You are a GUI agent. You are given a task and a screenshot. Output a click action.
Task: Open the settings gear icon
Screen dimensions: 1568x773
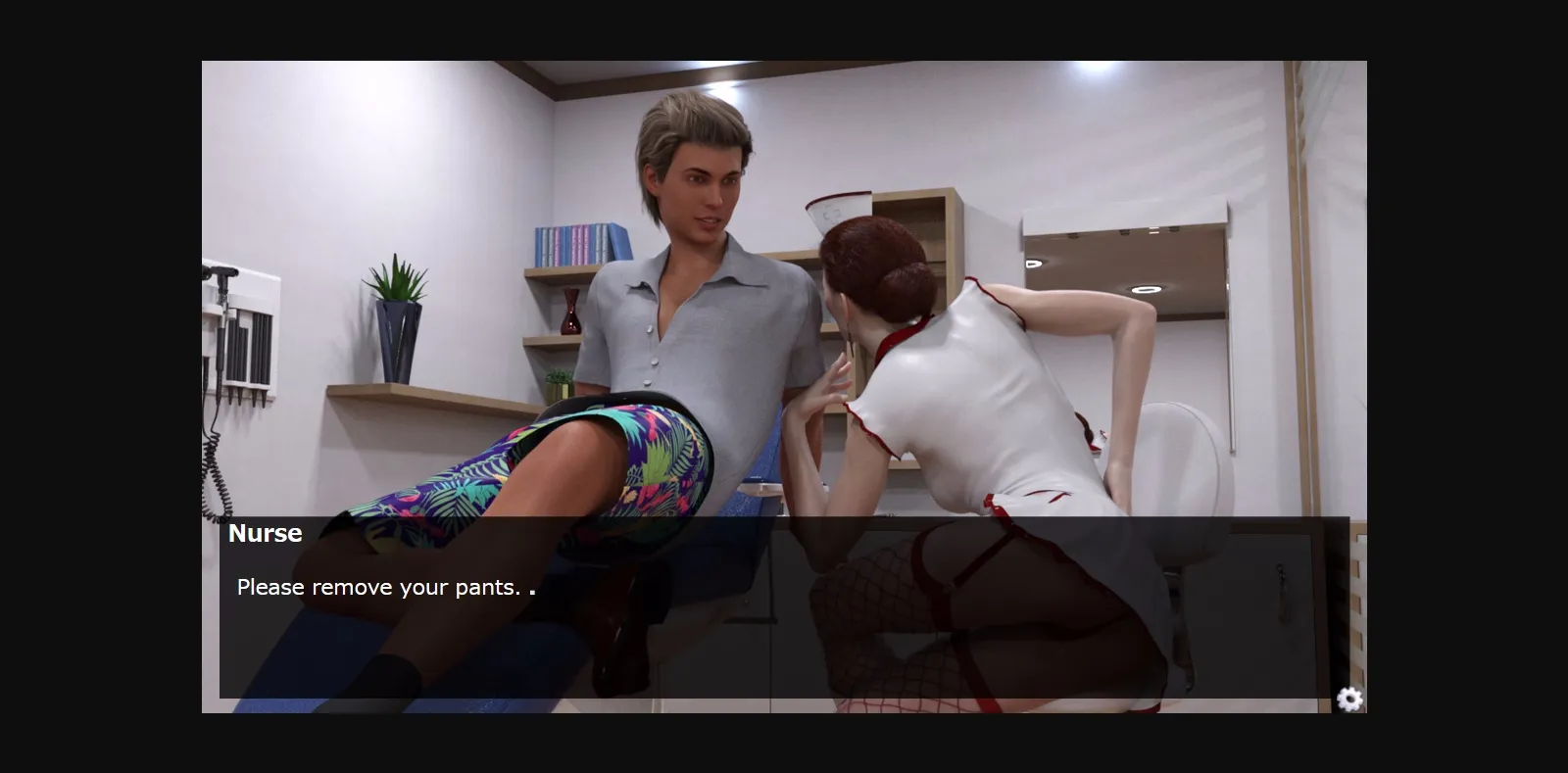1350,699
